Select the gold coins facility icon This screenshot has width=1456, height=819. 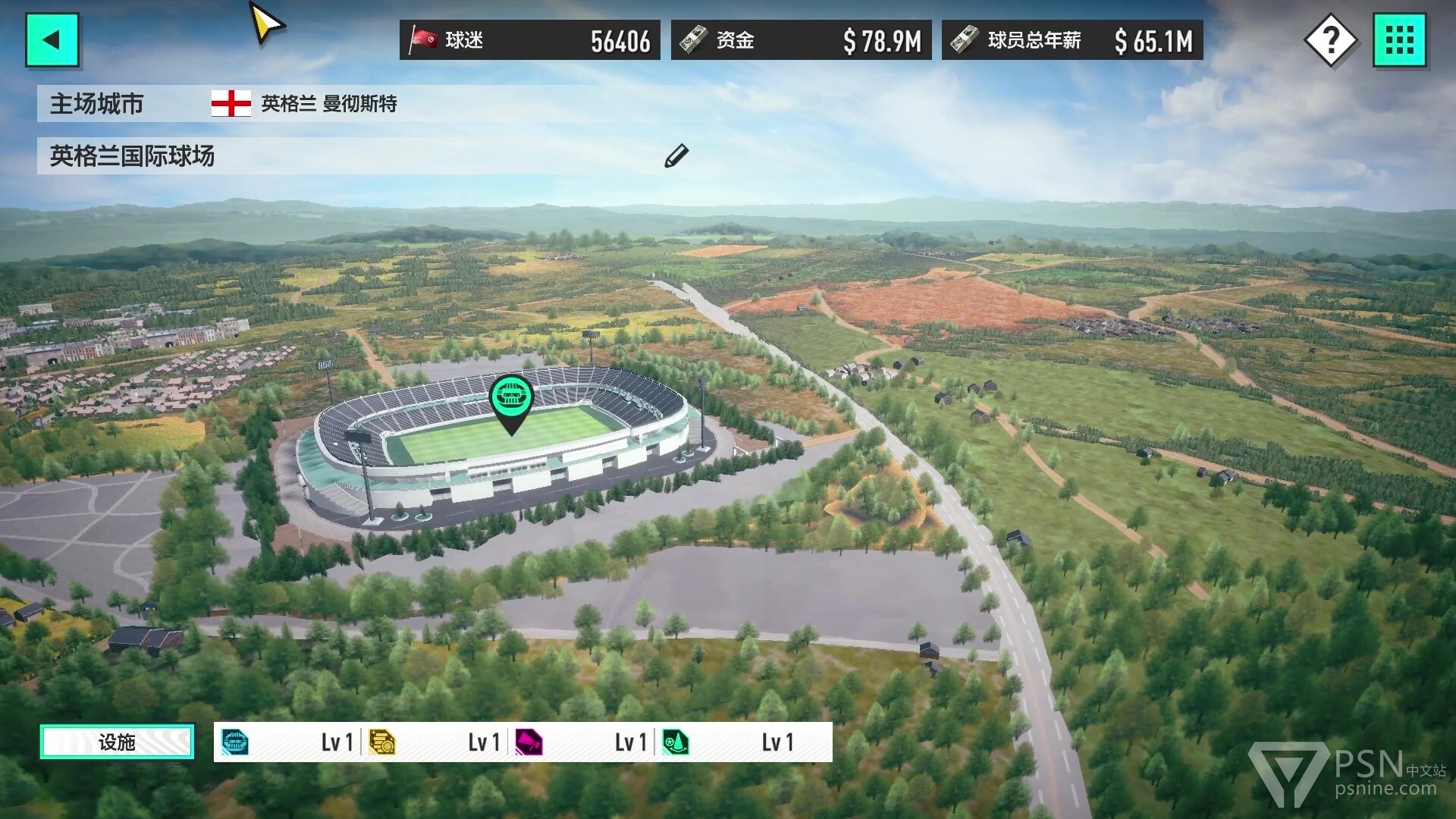tap(381, 742)
